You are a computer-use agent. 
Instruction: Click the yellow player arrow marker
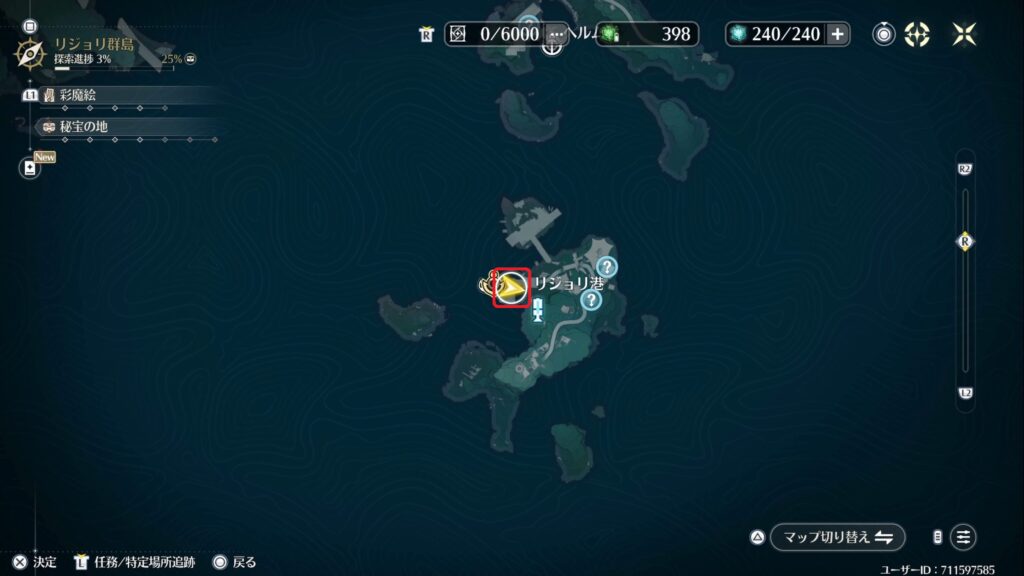[x=512, y=288]
